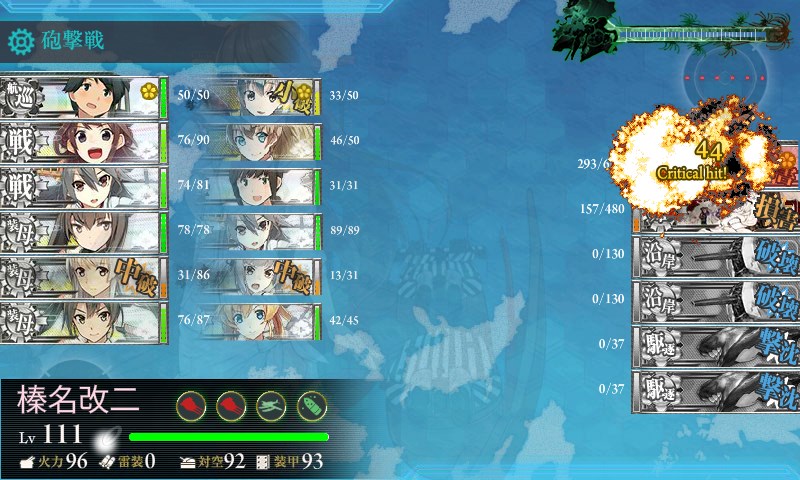The width and height of the screenshot is (800, 480).
Task: Select the escort ship with 31/31 HP
Action: 268,187
